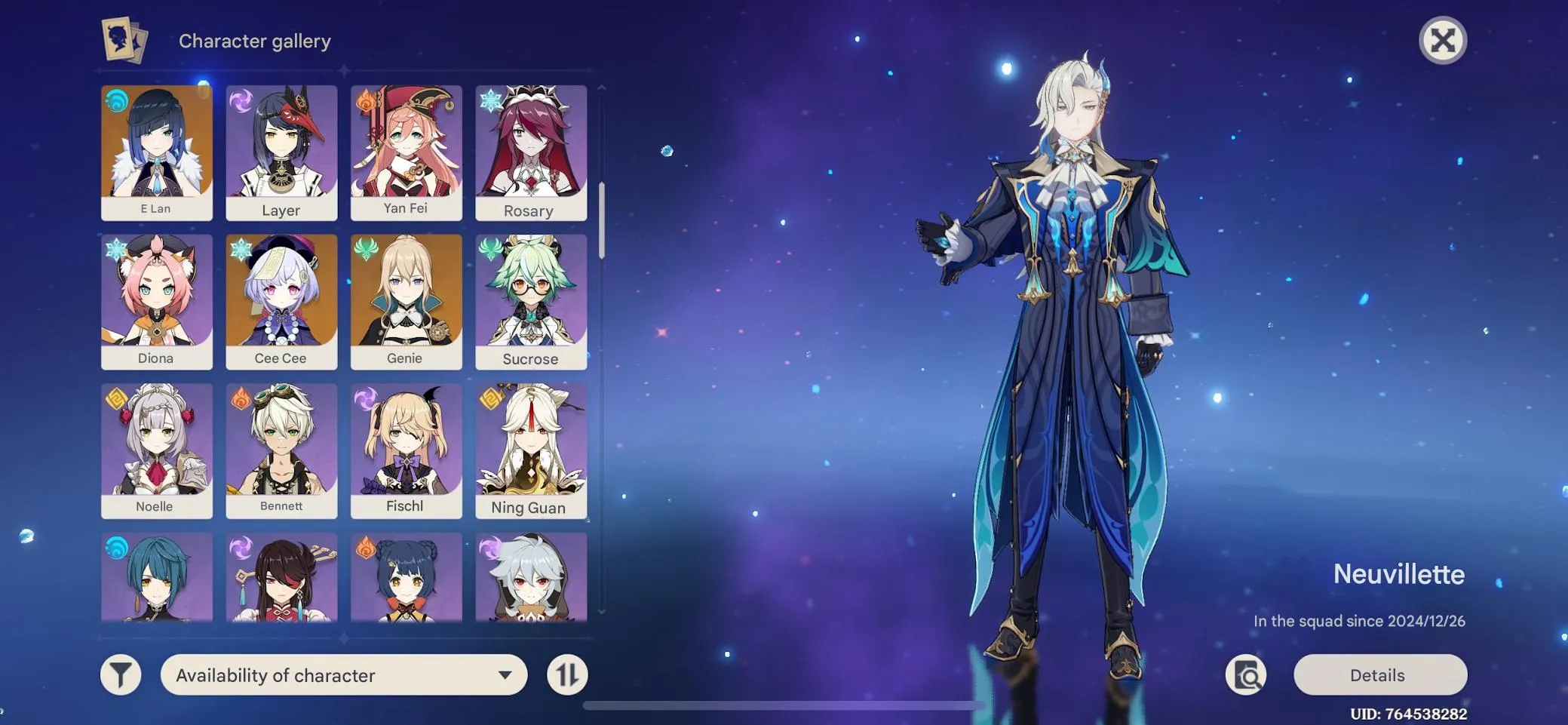Select Ning Guan's portrait
1568x725 pixels.
(531, 448)
